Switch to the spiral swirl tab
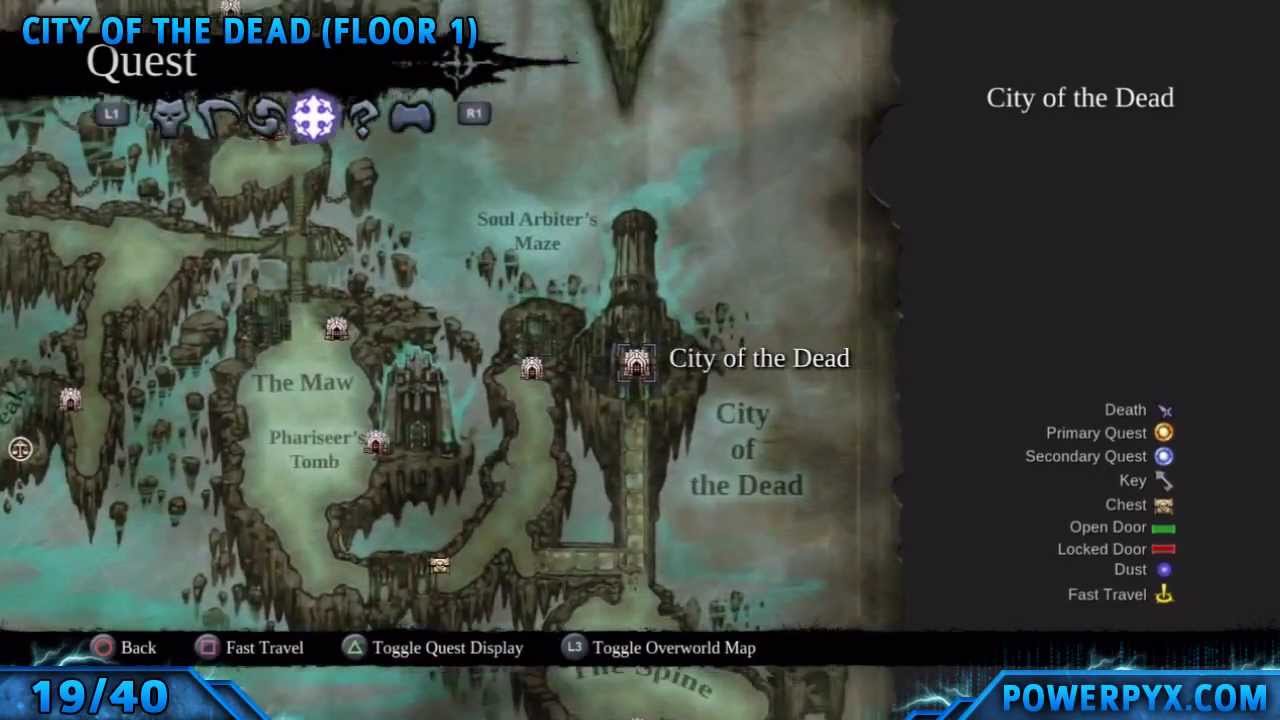 (264, 118)
